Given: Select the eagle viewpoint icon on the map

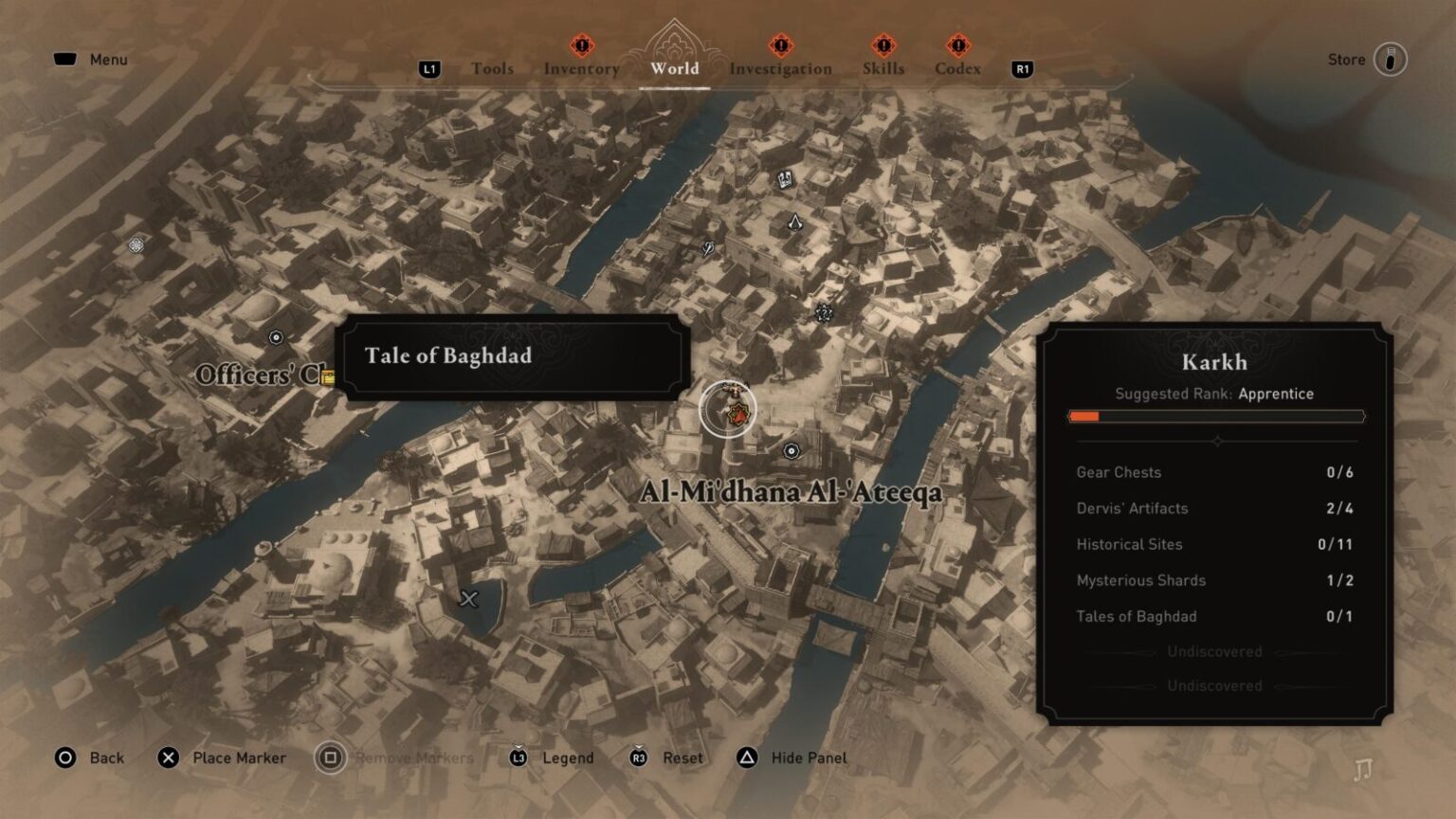Looking at the screenshot, I should pyautogui.click(x=794, y=223).
